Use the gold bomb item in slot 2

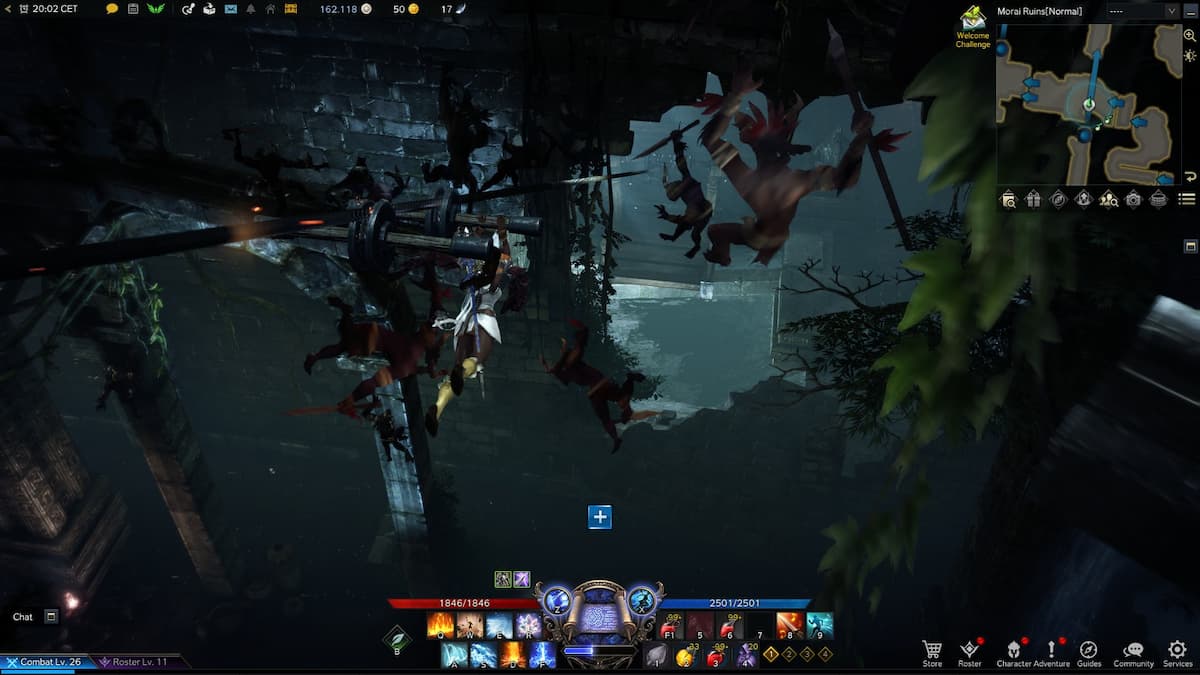685,656
